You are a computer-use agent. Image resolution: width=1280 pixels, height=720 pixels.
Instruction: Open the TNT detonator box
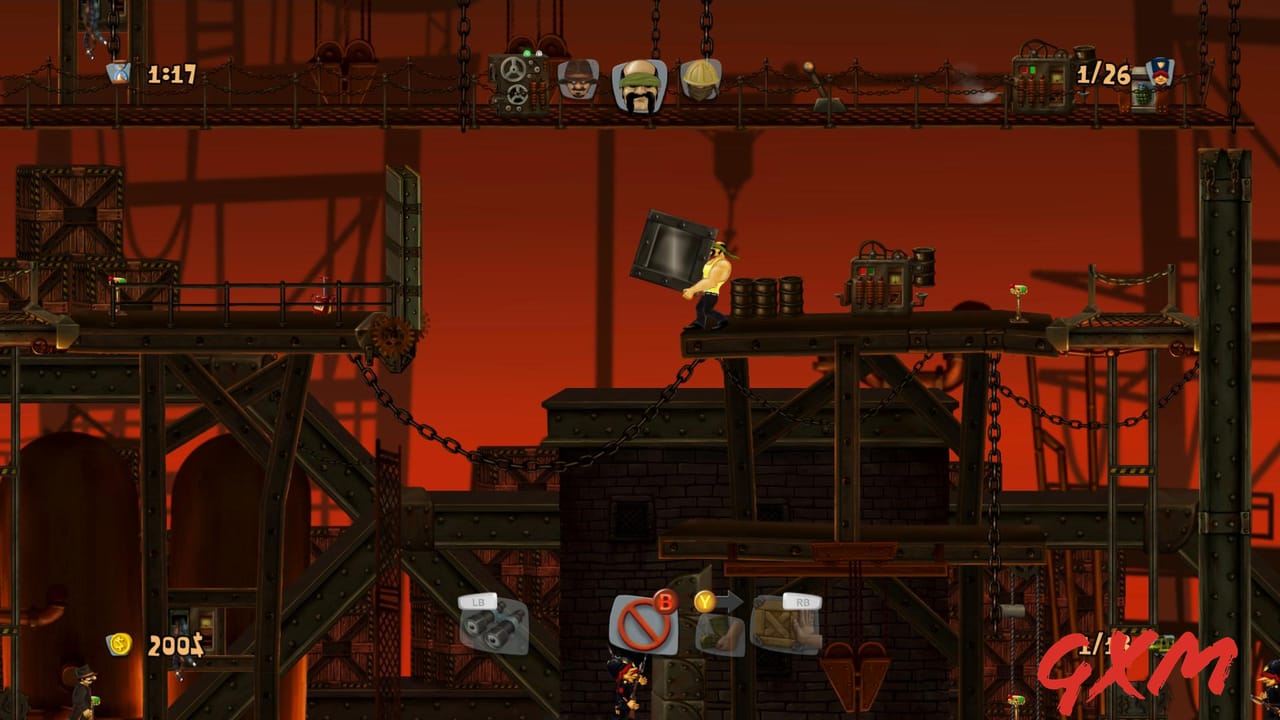pos(880,285)
